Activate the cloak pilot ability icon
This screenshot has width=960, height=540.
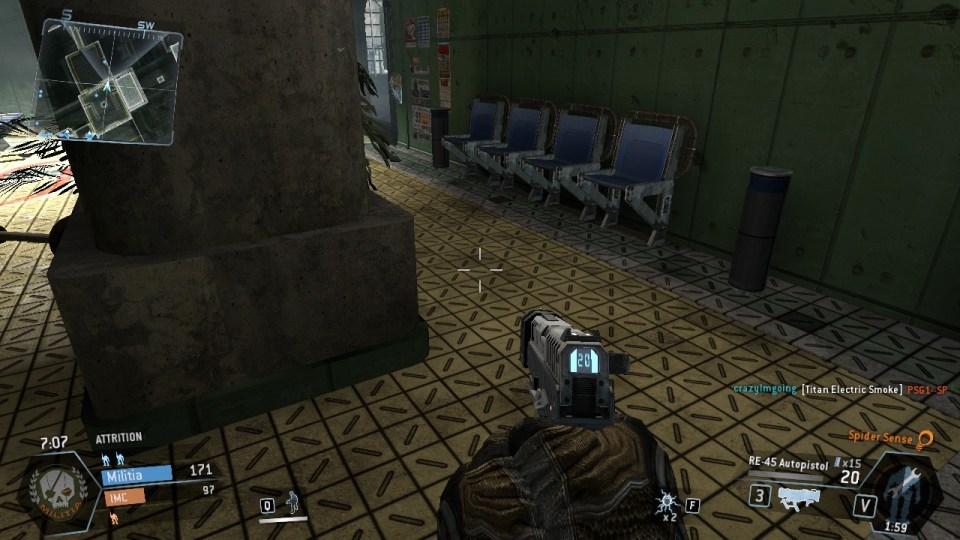pos(293,502)
